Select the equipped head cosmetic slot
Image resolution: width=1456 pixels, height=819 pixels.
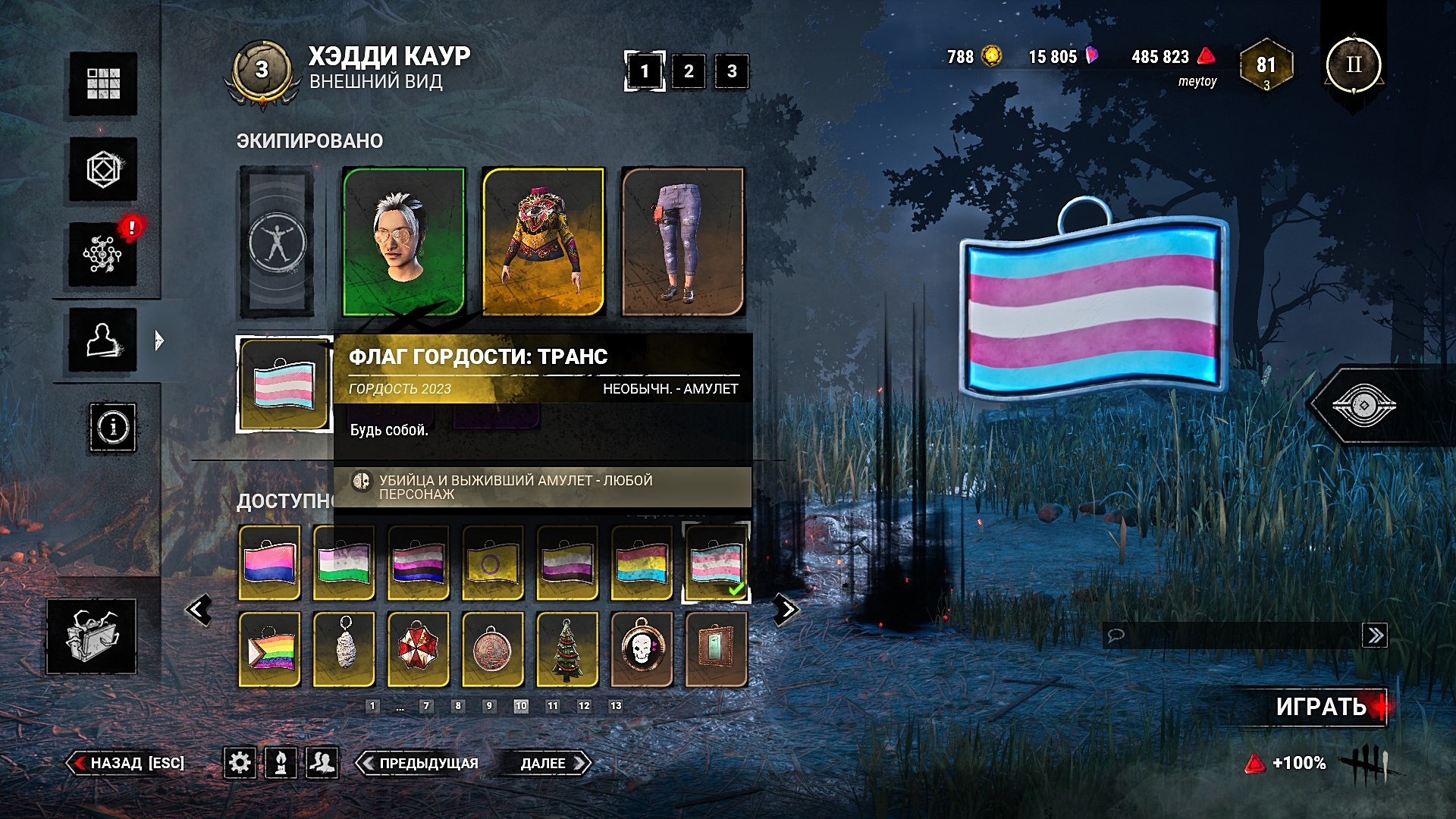[x=403, y=241]
